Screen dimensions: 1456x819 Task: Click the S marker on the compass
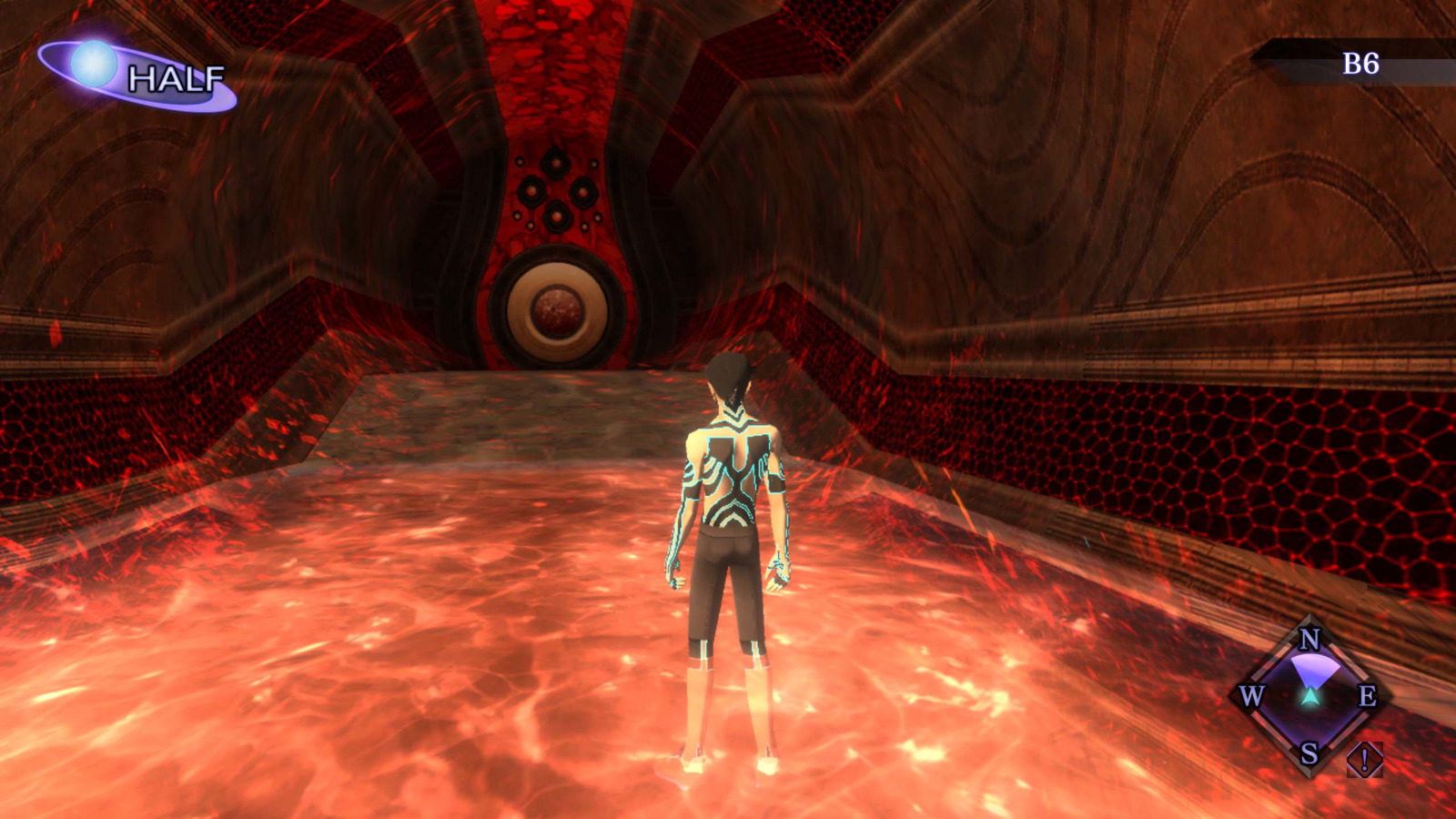coord(1308,753)
